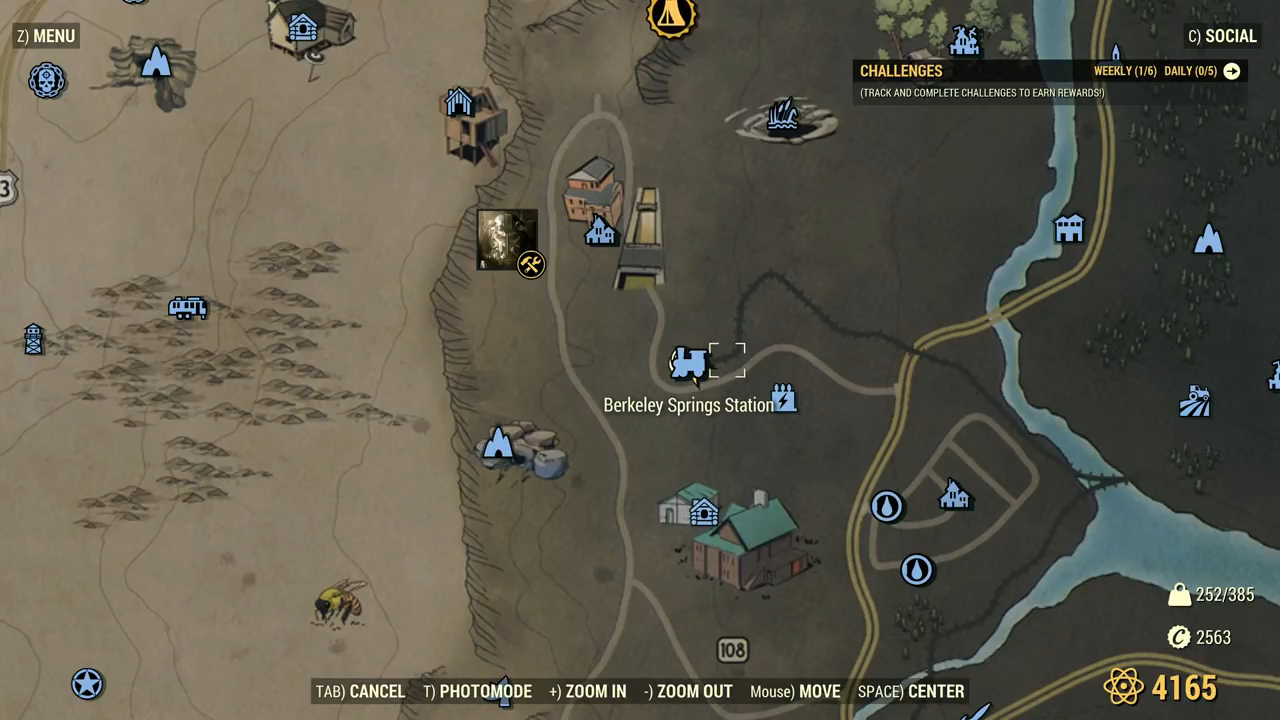Select the yellow hammer-and-wrench workshop badge

[531, 265]
